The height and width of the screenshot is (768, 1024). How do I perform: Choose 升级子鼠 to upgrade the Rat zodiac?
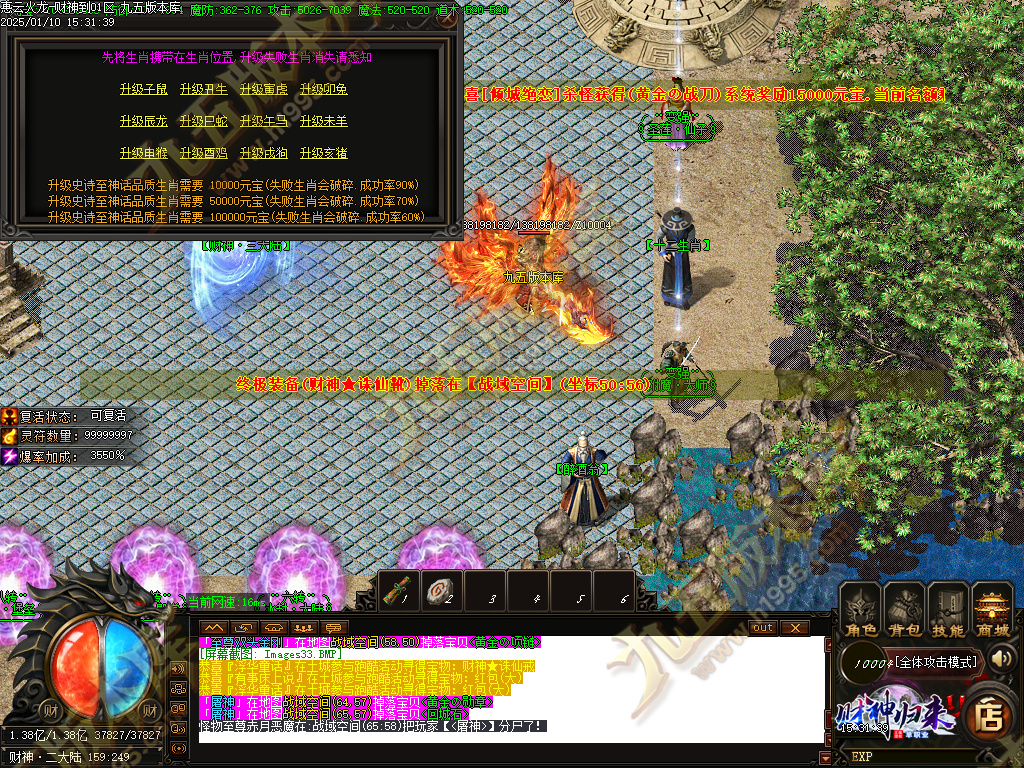pyautogui.click(x=144, y=90)
